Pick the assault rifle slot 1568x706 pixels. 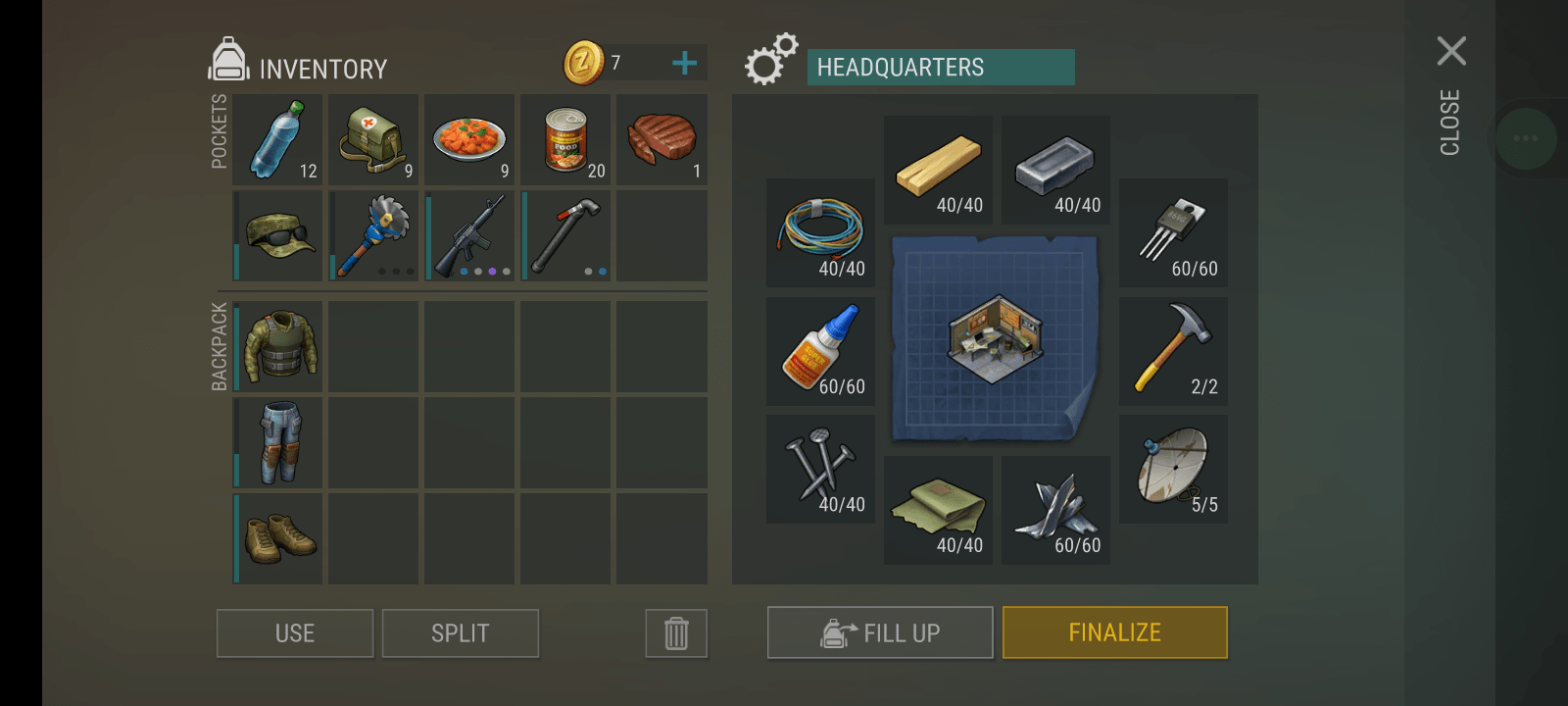pos(469,236)
